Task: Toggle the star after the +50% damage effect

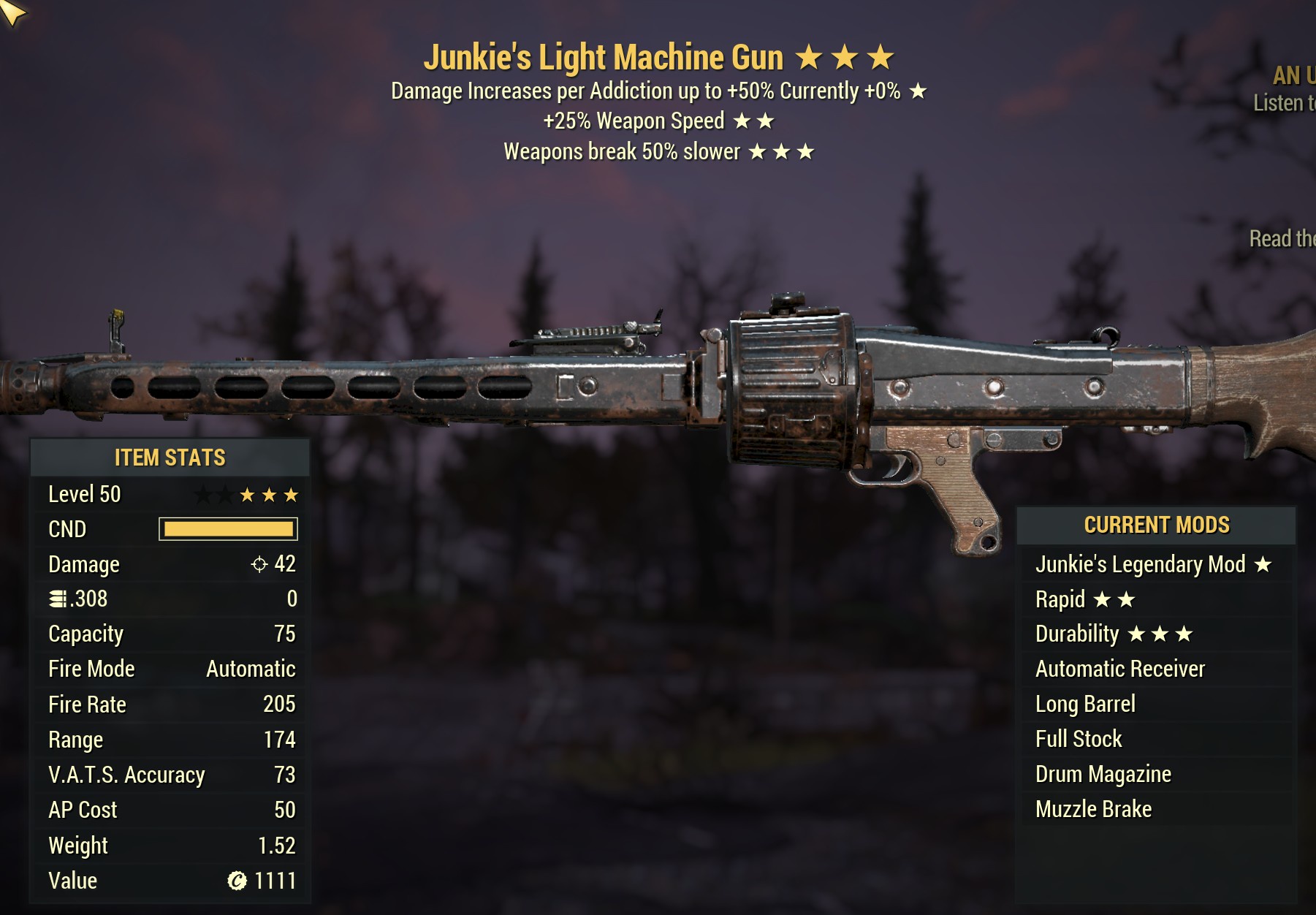Action: (916, 92)
